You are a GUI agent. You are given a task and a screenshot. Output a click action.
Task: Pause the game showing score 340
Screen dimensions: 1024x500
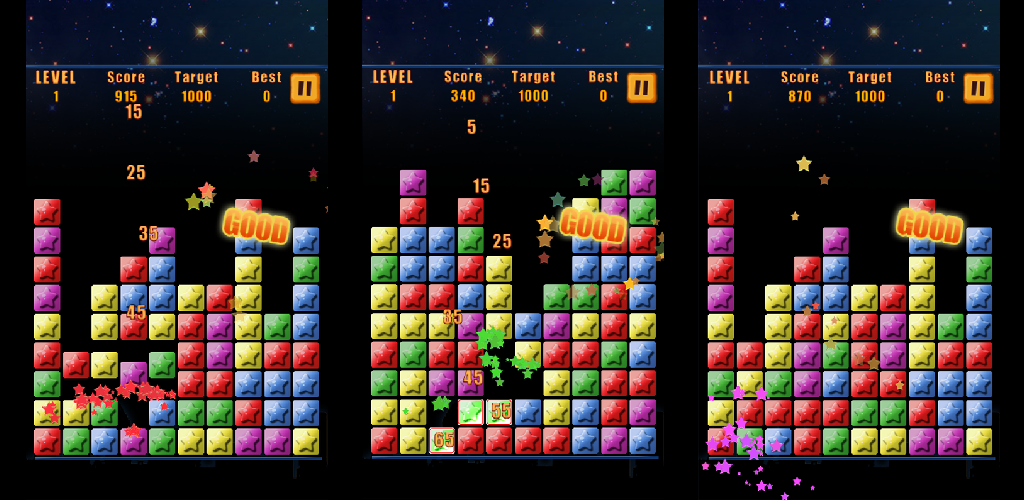642,88
